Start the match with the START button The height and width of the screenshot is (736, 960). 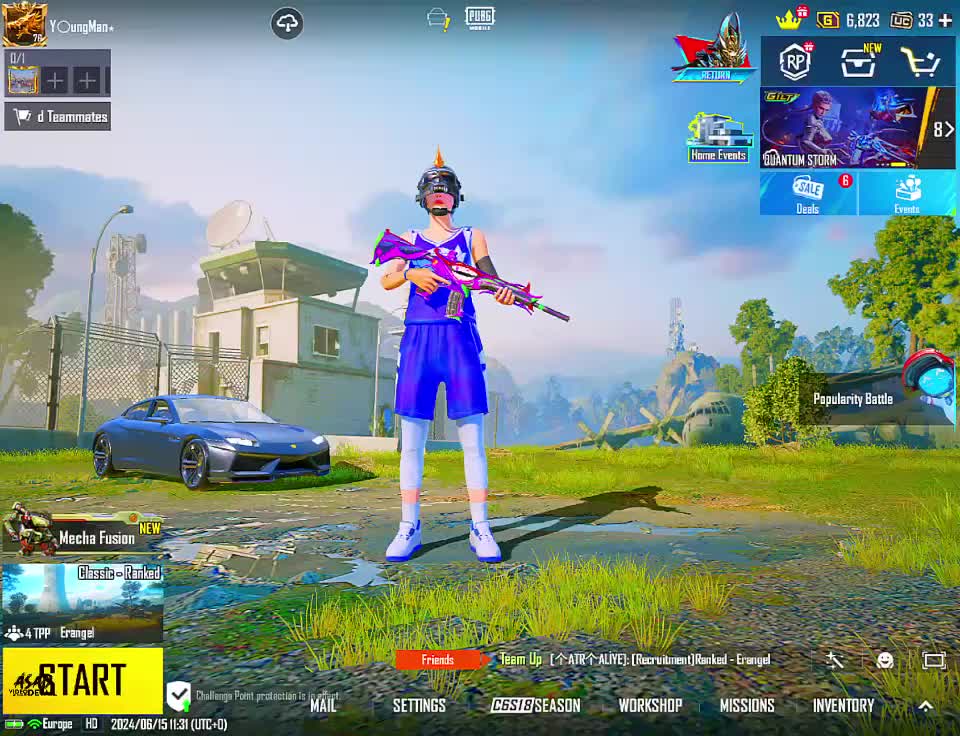point(82,680)
